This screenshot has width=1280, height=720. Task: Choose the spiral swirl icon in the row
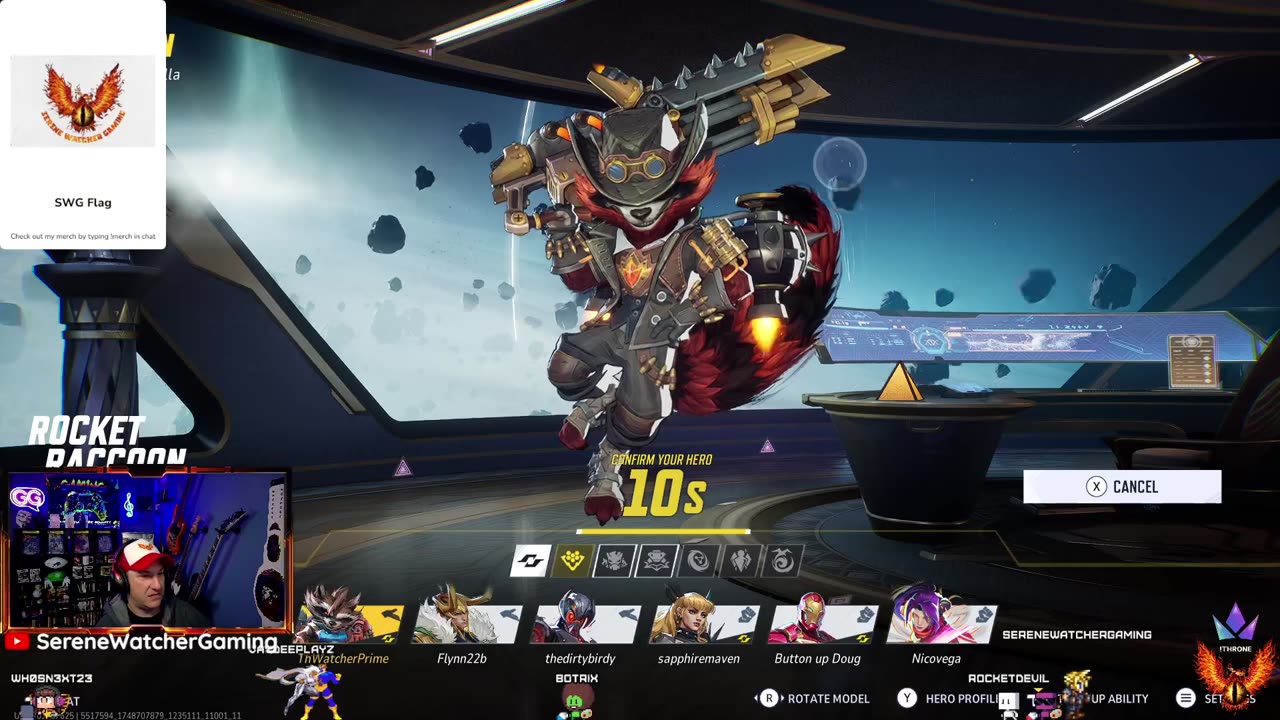[782, 561]
